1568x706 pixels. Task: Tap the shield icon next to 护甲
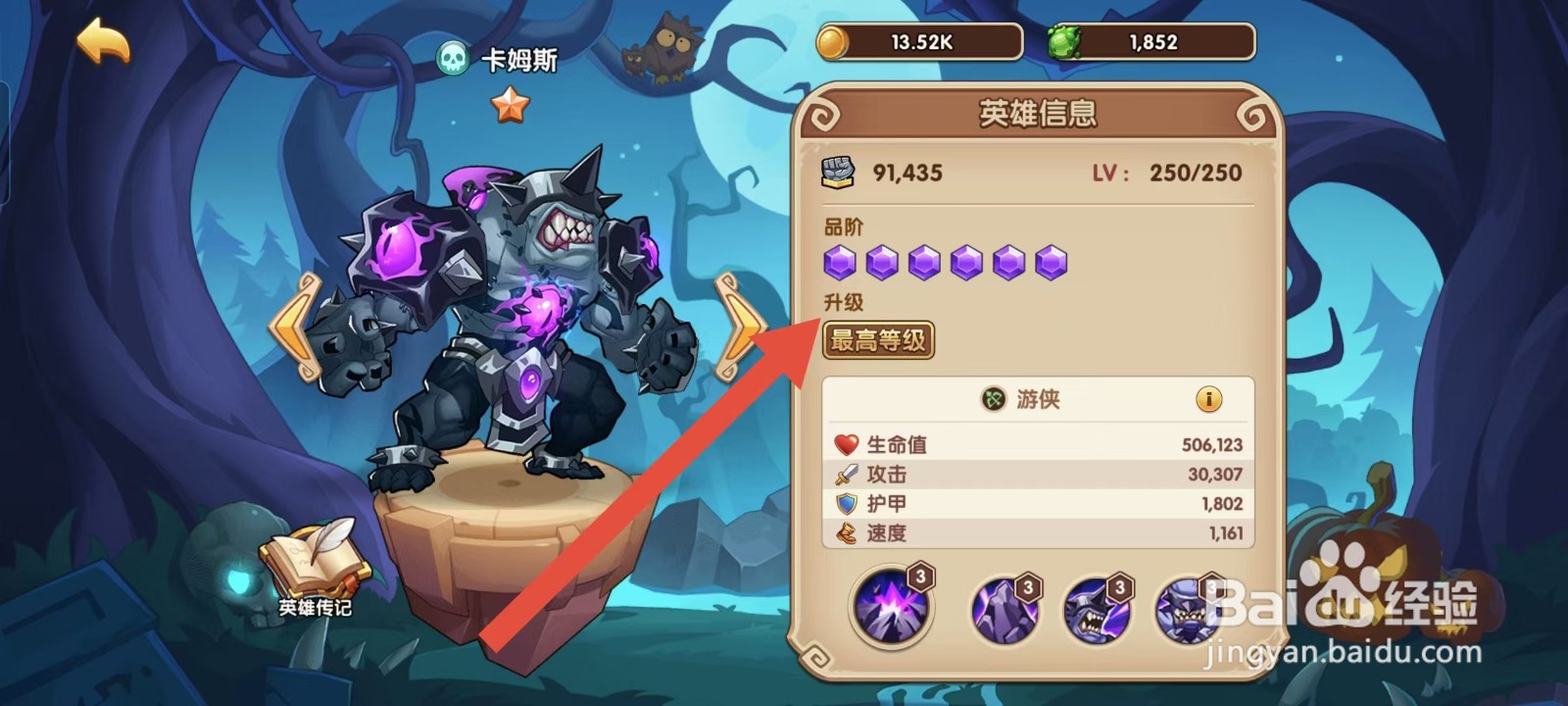[x=847, y=502]
